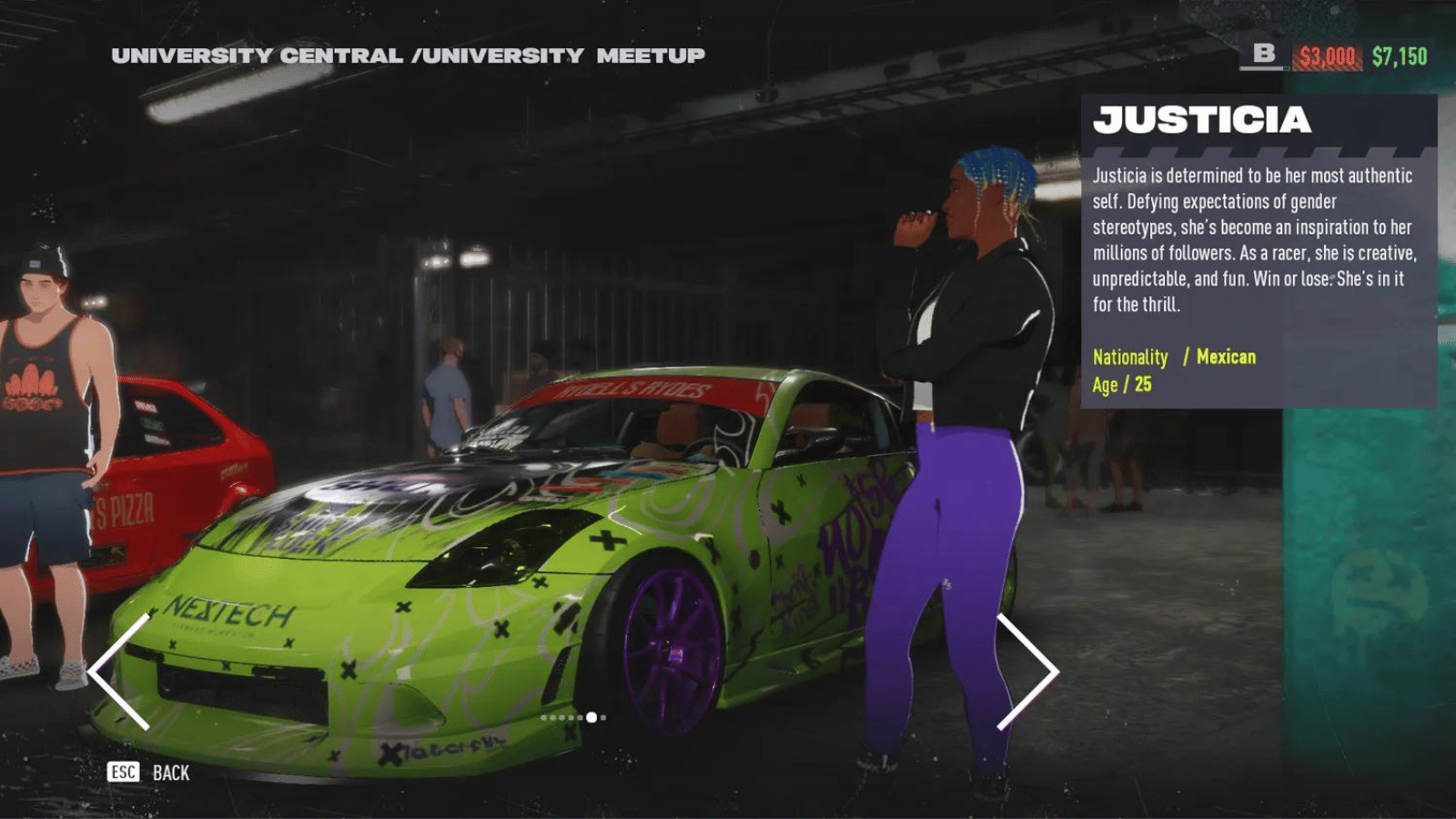Show the previous racer with left arrow
Image resolution: width=1456 pixels, height=819 pixels.
[x=119, y=672]
